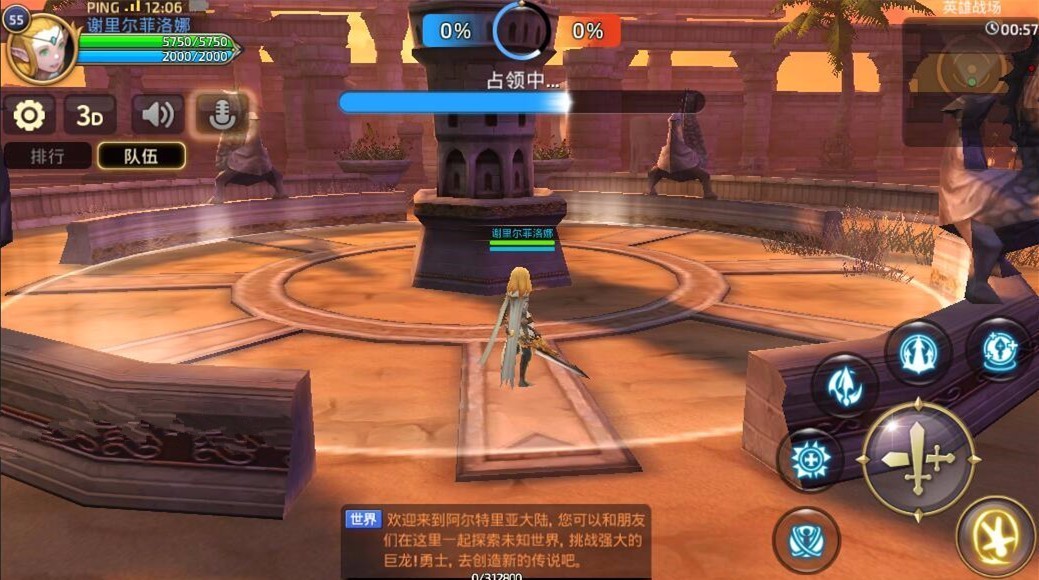The image size is (1039, 580).
Task: Open the 世界 world chat box
Action: (x=496, y=540)
